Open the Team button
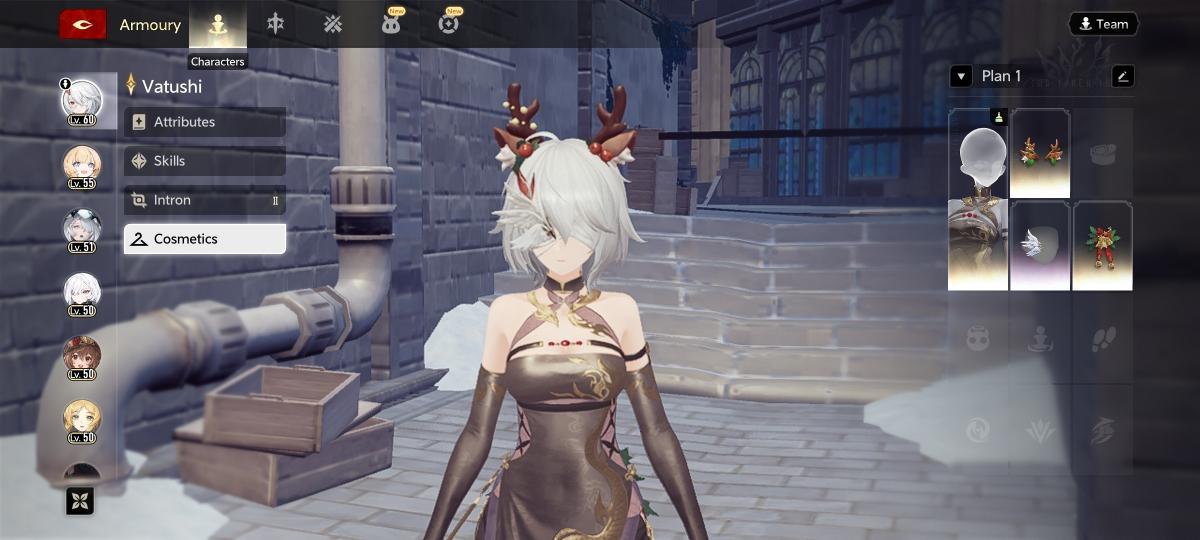The height and width of the screenshot is (540, 1200). coord(1103,24)
